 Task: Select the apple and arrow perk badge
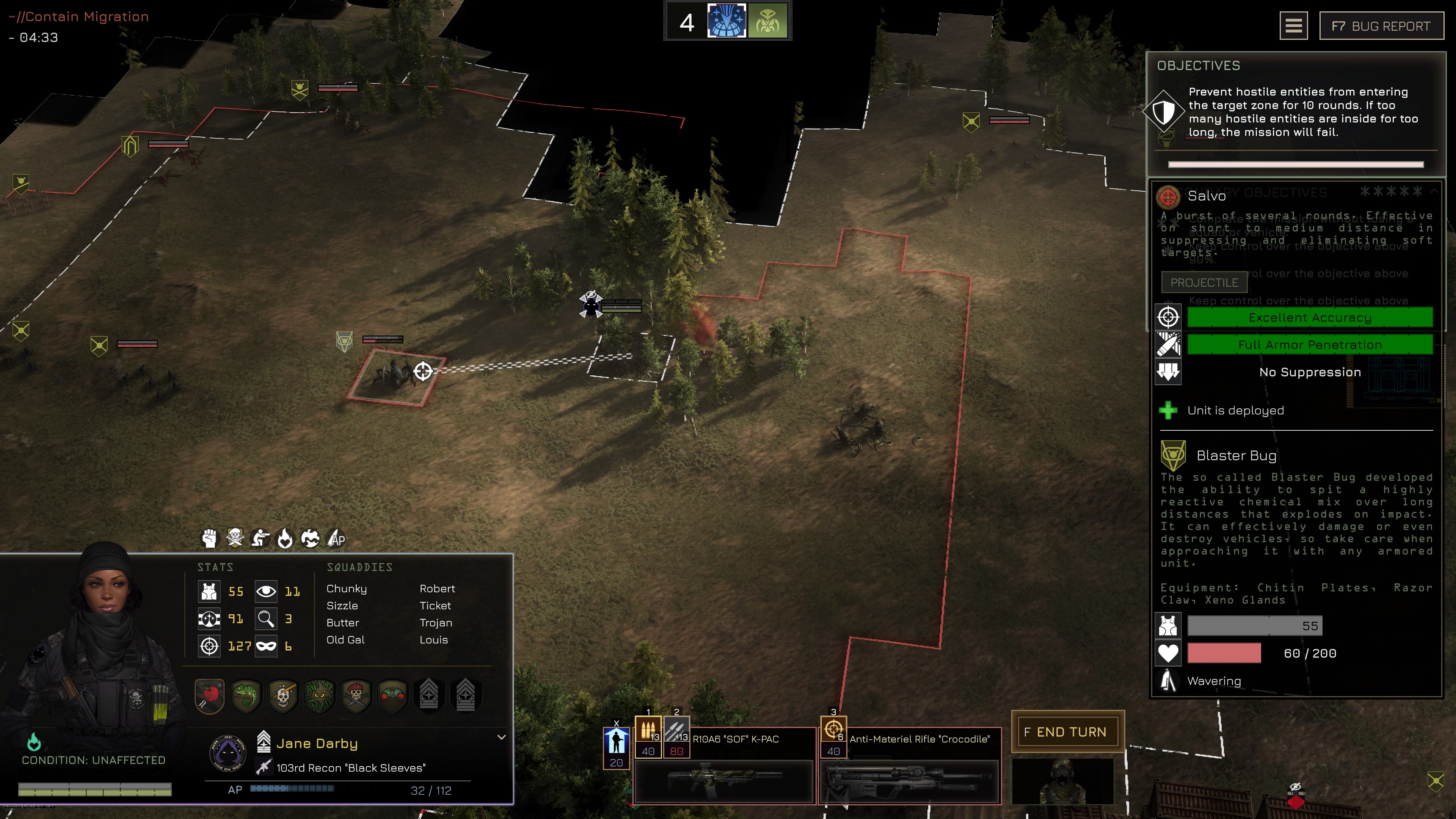click(210, 695)
